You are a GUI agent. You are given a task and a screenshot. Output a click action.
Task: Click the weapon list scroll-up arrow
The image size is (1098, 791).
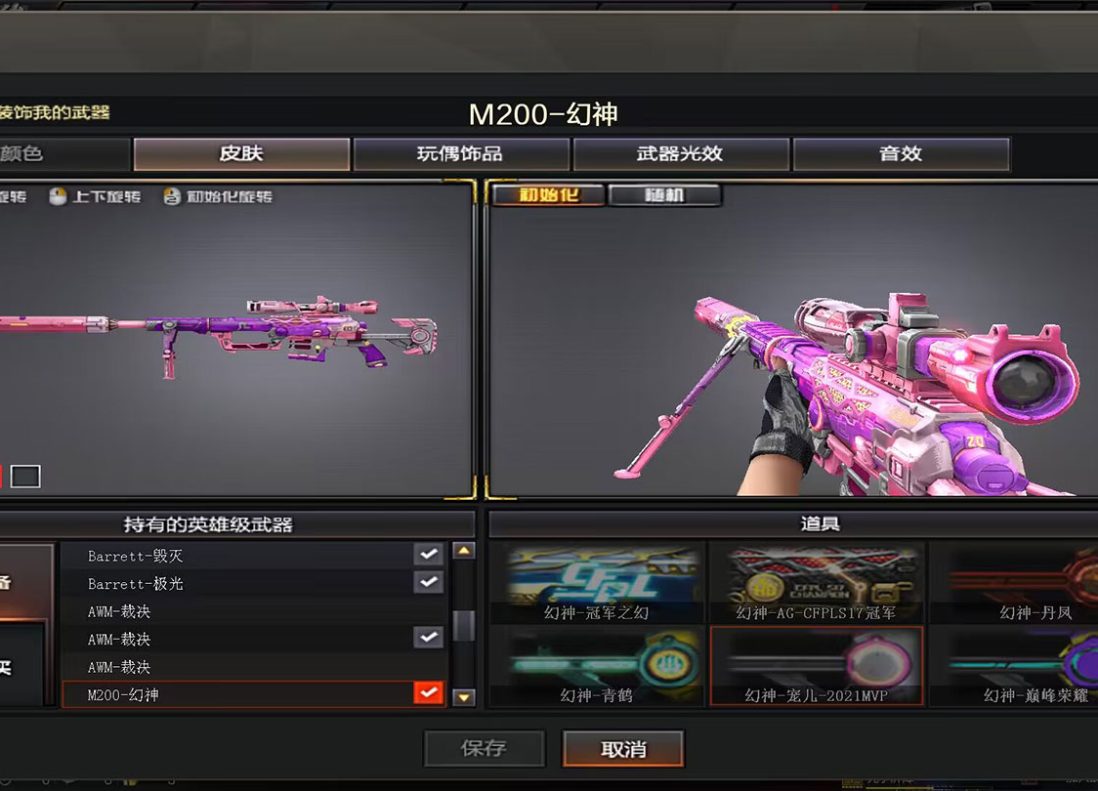[464, 551]
